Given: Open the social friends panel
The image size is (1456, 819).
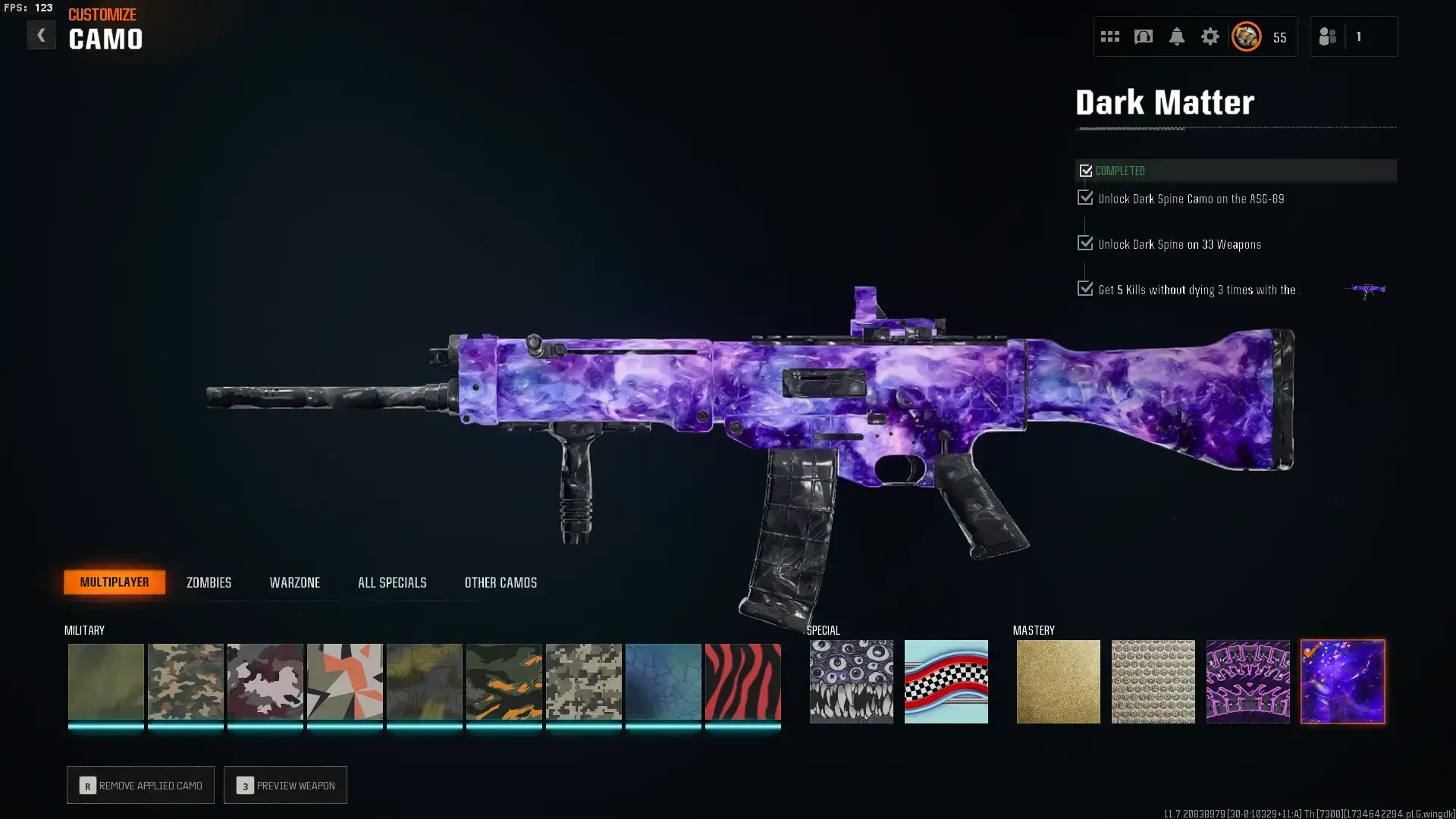Looking at the screenshot, I should coord(1327,36).
